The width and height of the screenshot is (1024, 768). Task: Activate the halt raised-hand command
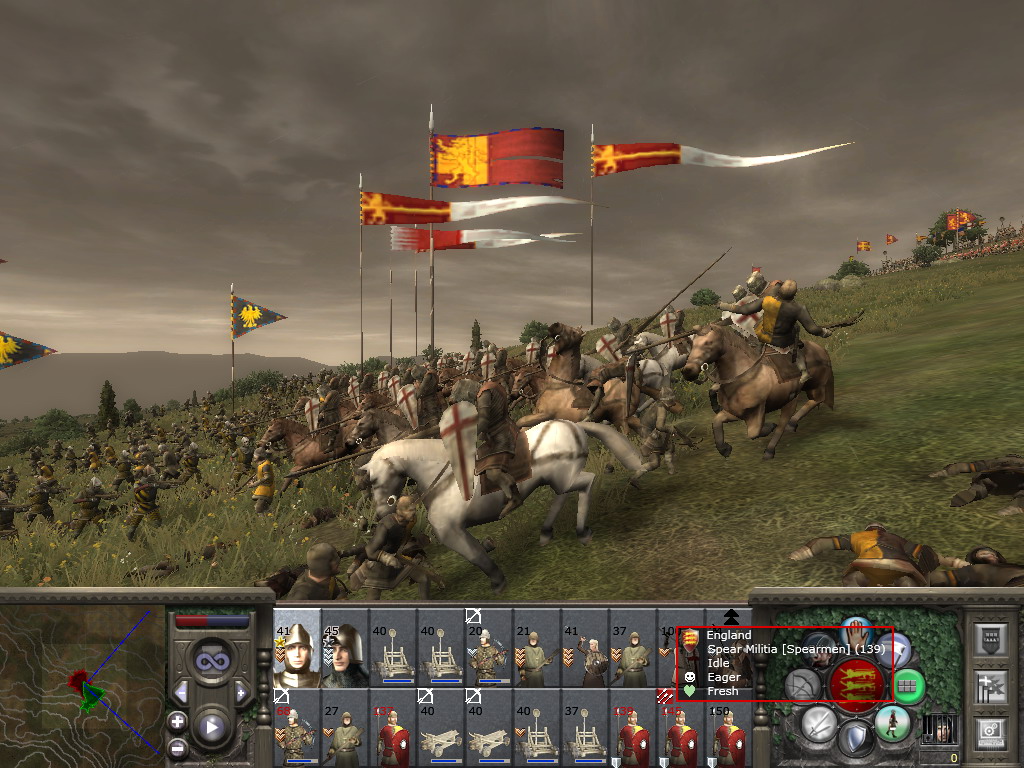tap(857, 632)
